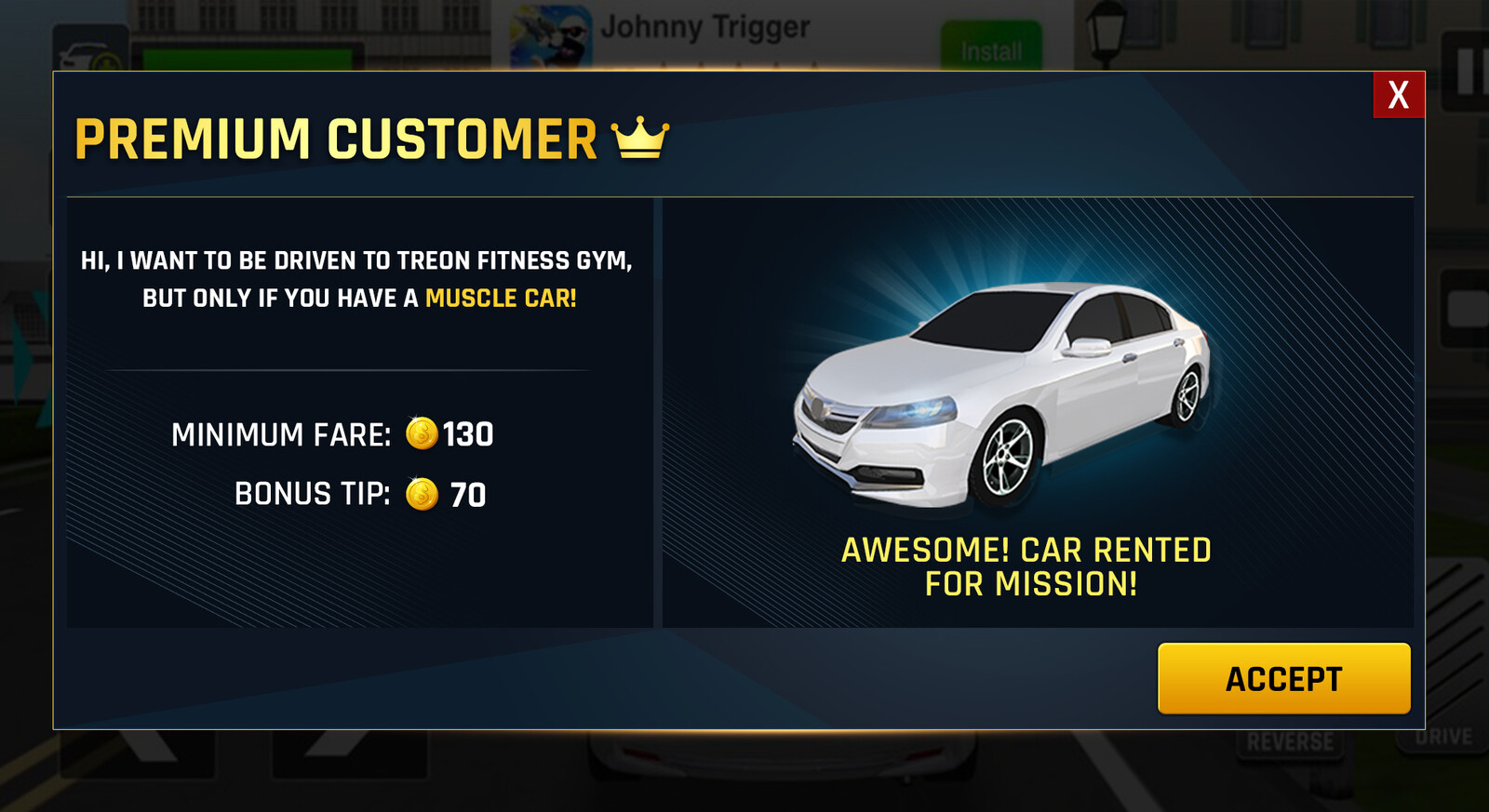Screen dimensions: 1489x812
Task: Close the Premium Customer dialog
Action: (x=1398, y=95)
